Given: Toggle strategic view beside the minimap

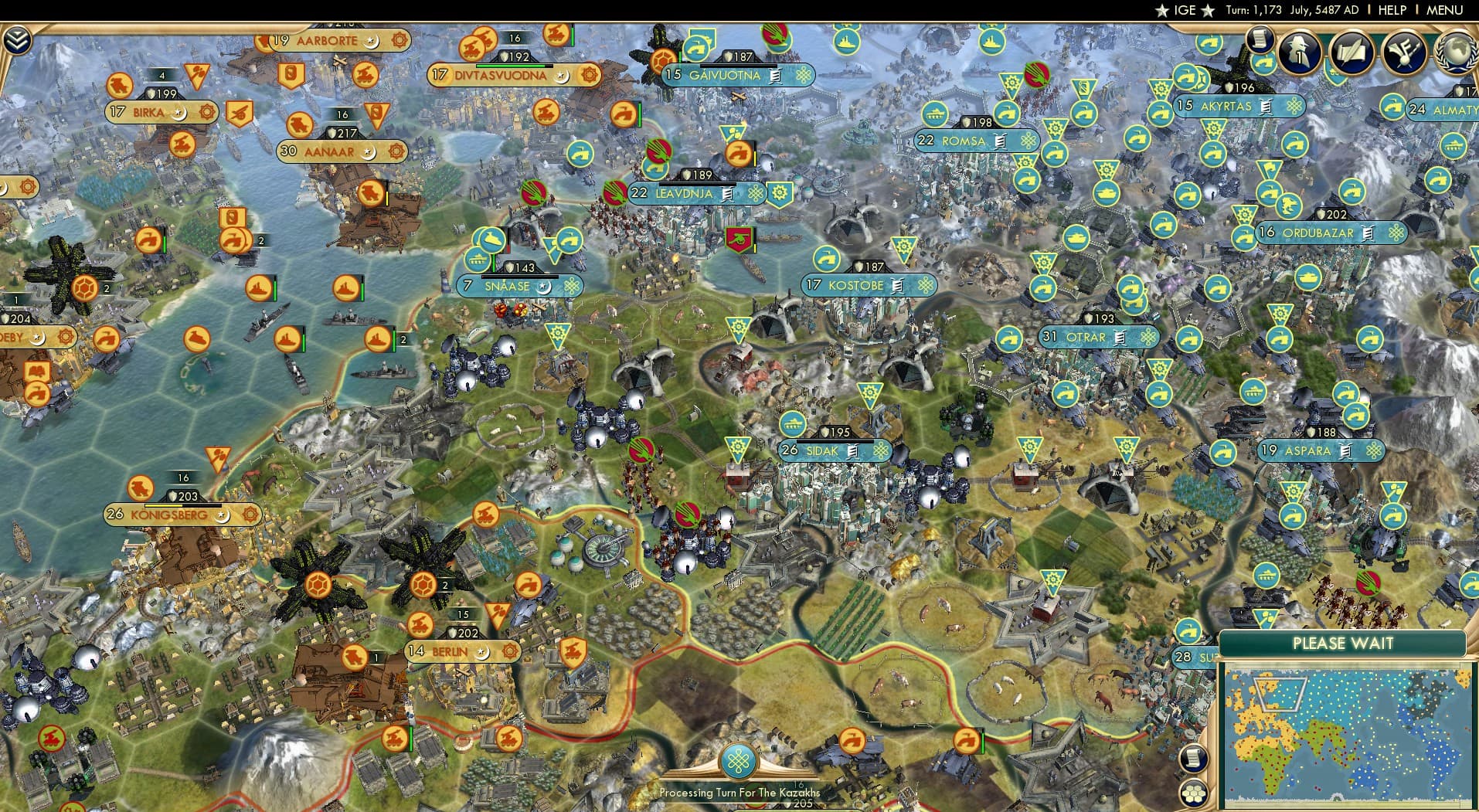Looking at the screenshot, I should click(x=1193, y=793).
